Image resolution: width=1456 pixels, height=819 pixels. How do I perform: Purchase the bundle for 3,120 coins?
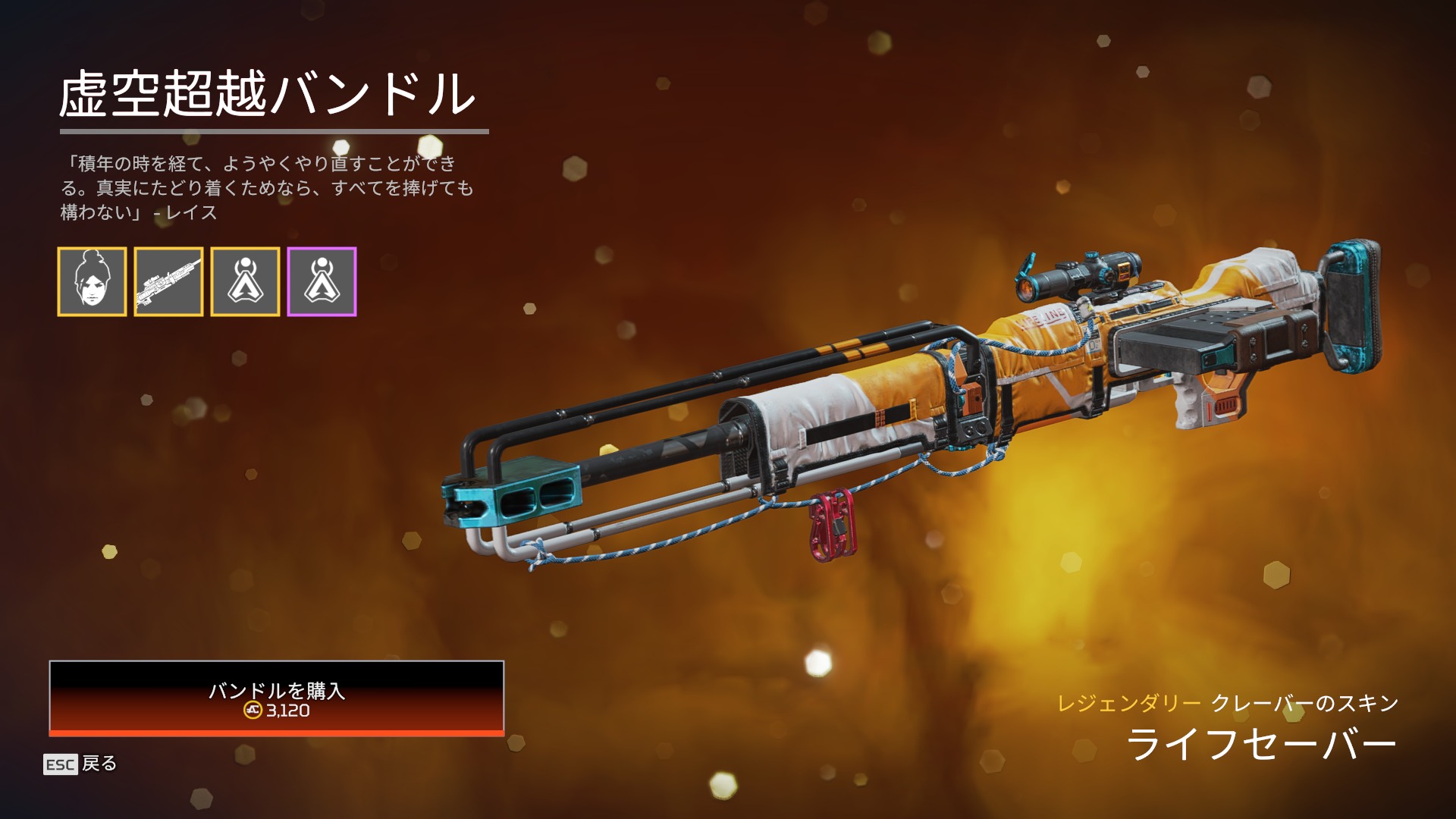point(276,698)
